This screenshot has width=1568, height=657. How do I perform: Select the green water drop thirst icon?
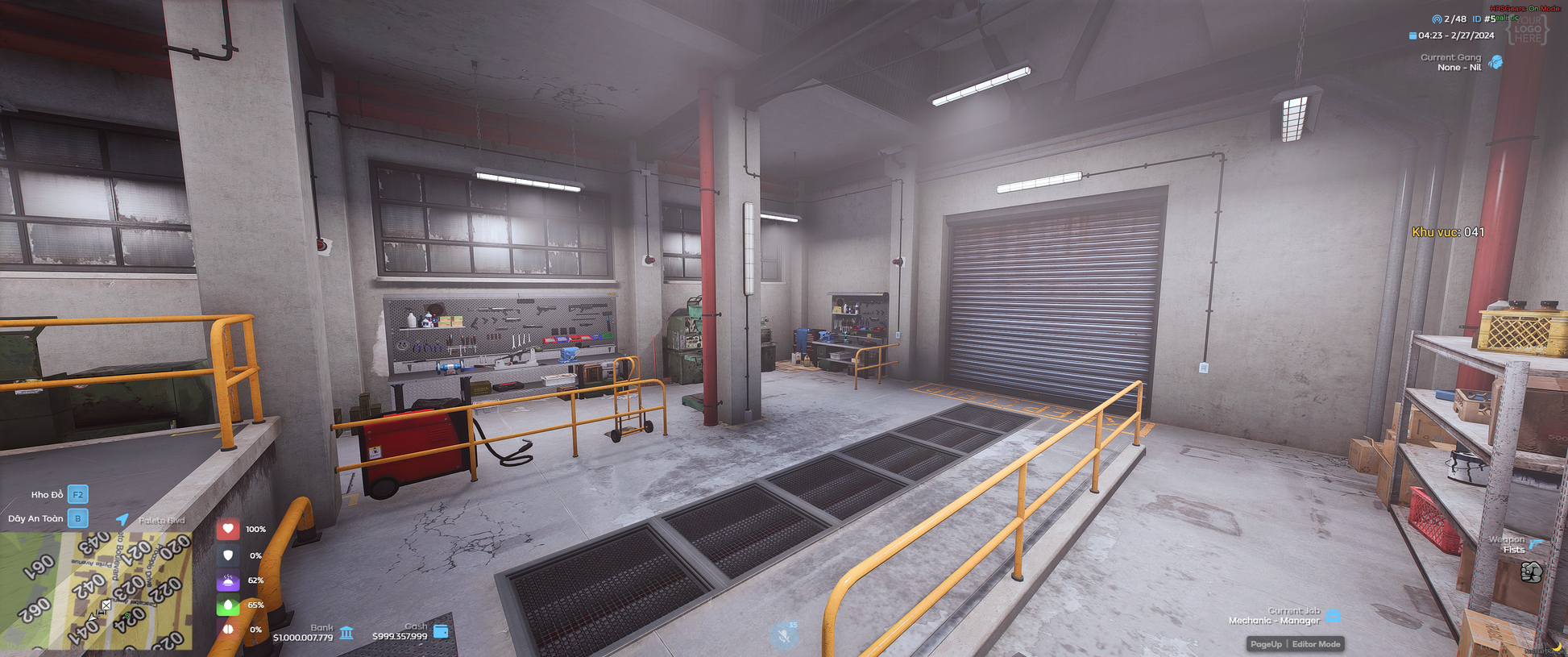[x=228, y=605]
